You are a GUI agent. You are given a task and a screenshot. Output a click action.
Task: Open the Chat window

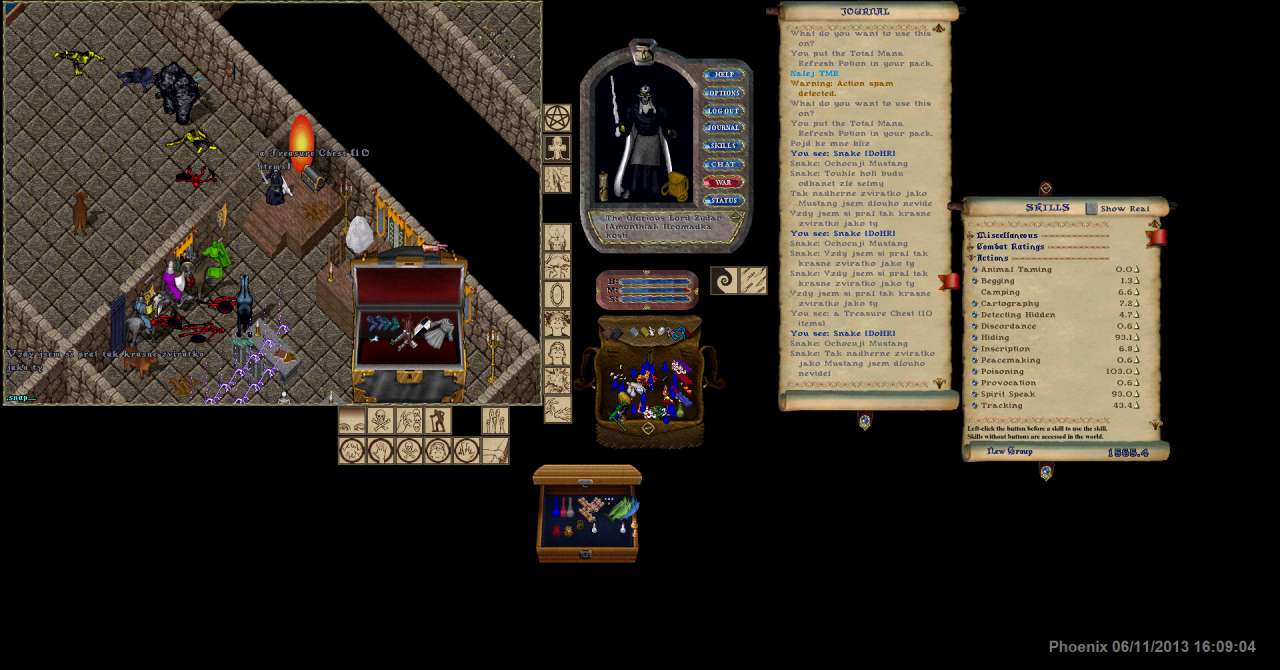[723, 164]
